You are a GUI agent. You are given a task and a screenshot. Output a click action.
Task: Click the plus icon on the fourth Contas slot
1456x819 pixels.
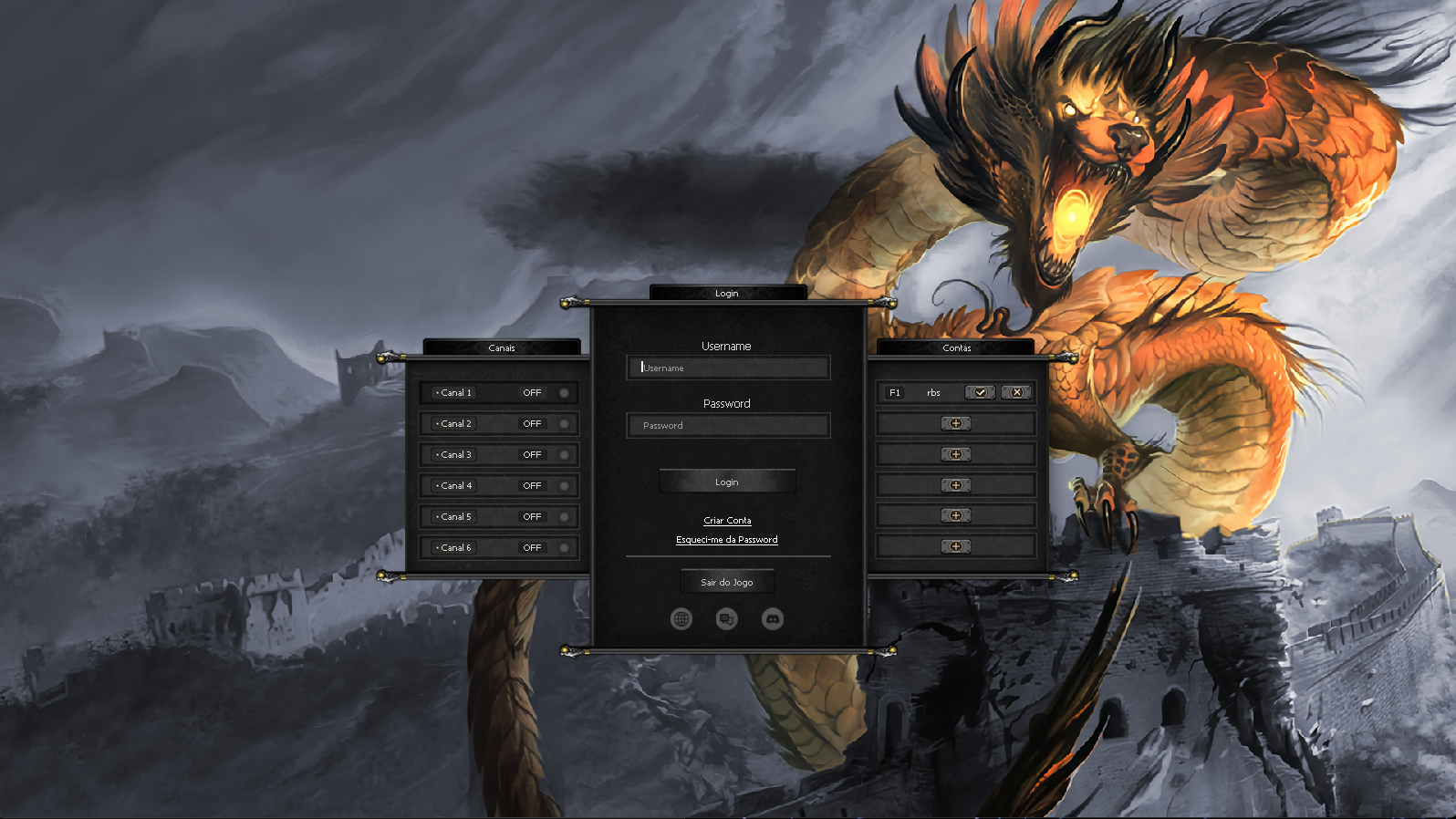[x=955, y=485]
